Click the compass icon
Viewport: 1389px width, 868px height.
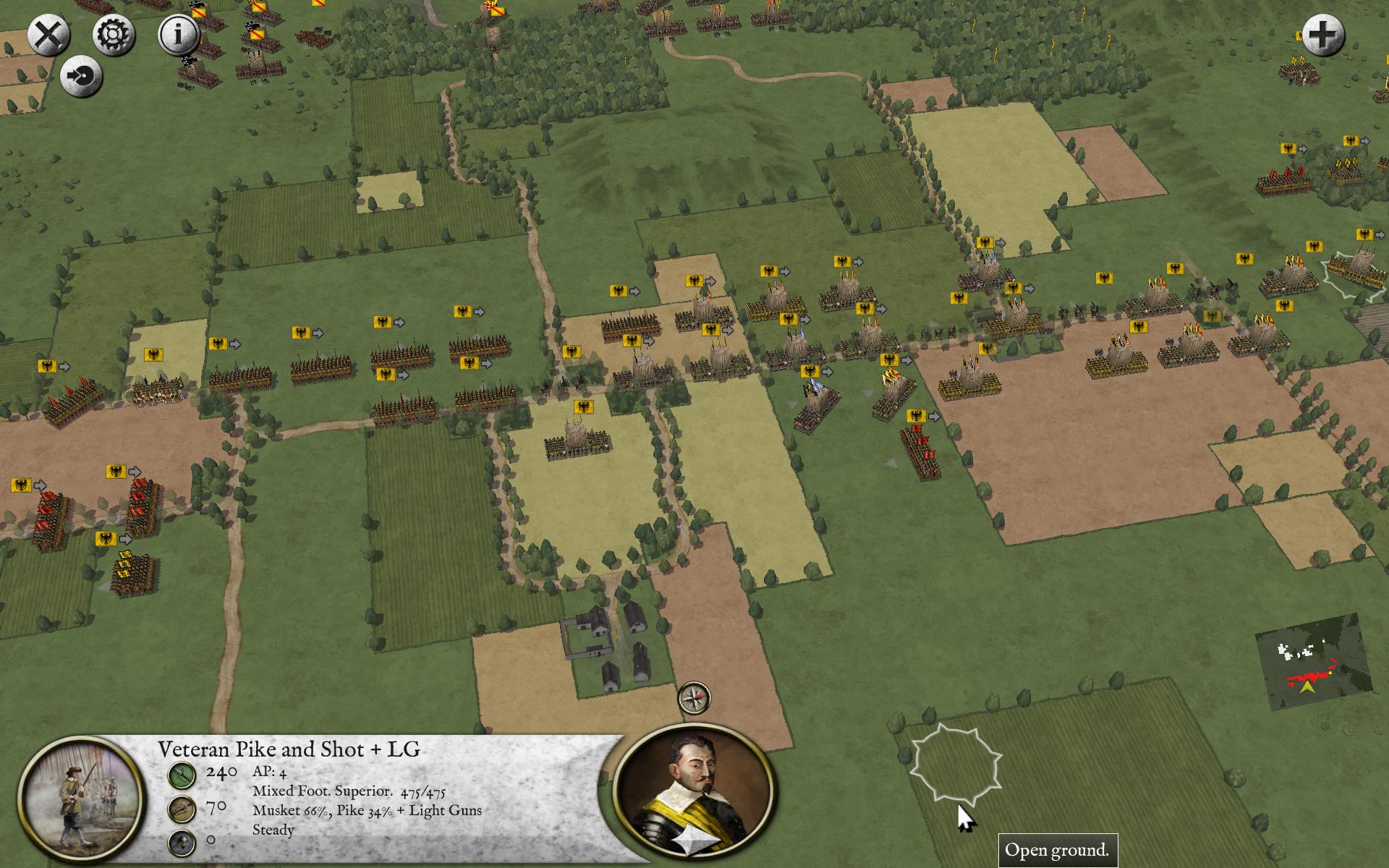point(694,698)
